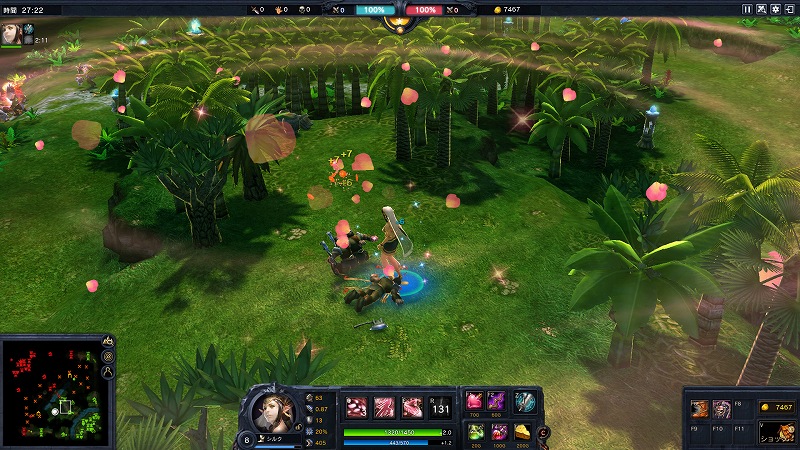Screen dimensions: 800x450
Task: Cast the third pink ability
Action: [x=411, y=407]
